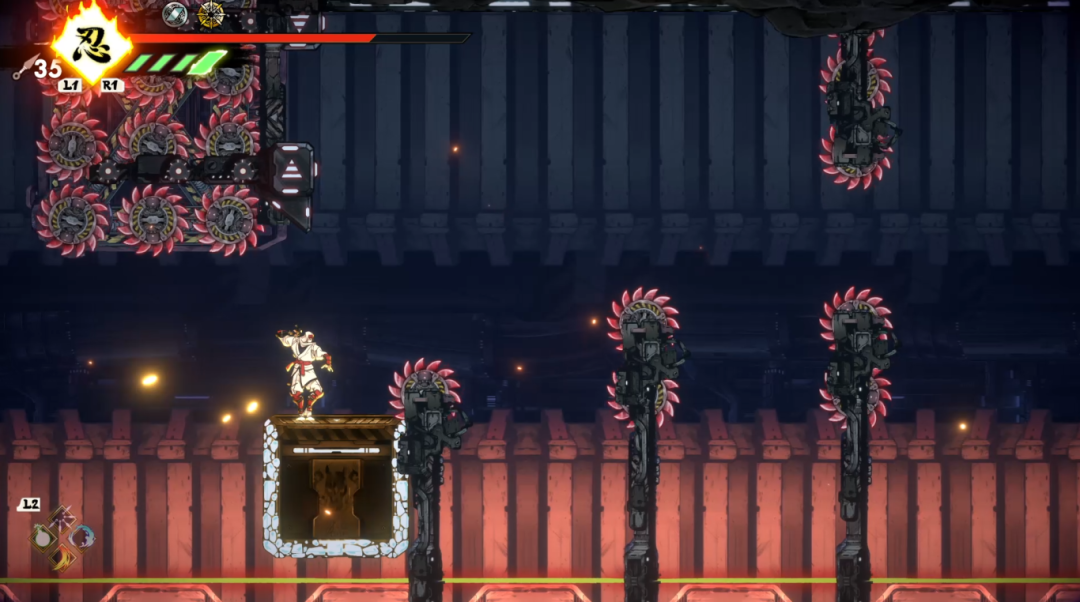Image resolution: width=1080 pixels, height=602 pixels.
Task: Click the flaming Ninjutsu kanji emblem
Action: coord(91,42)
